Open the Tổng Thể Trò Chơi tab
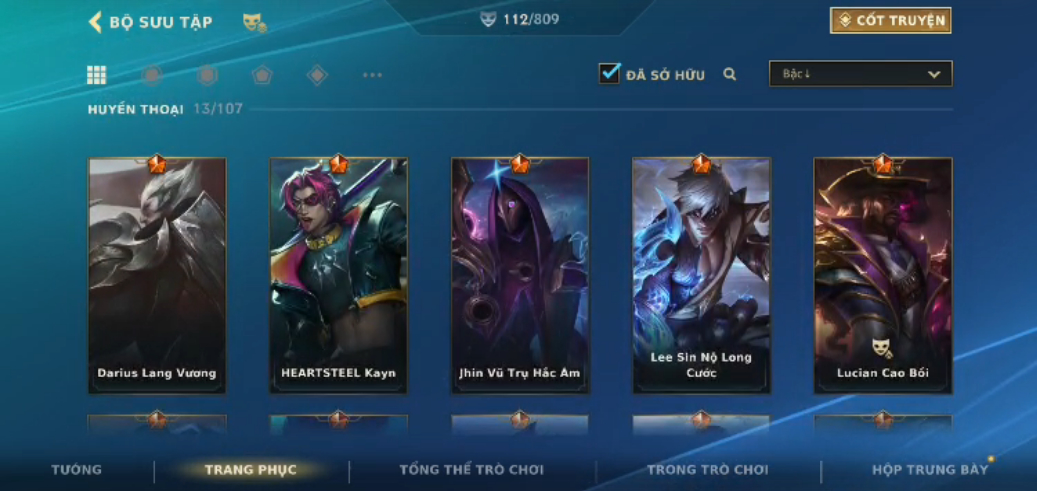 pos(471,470)
